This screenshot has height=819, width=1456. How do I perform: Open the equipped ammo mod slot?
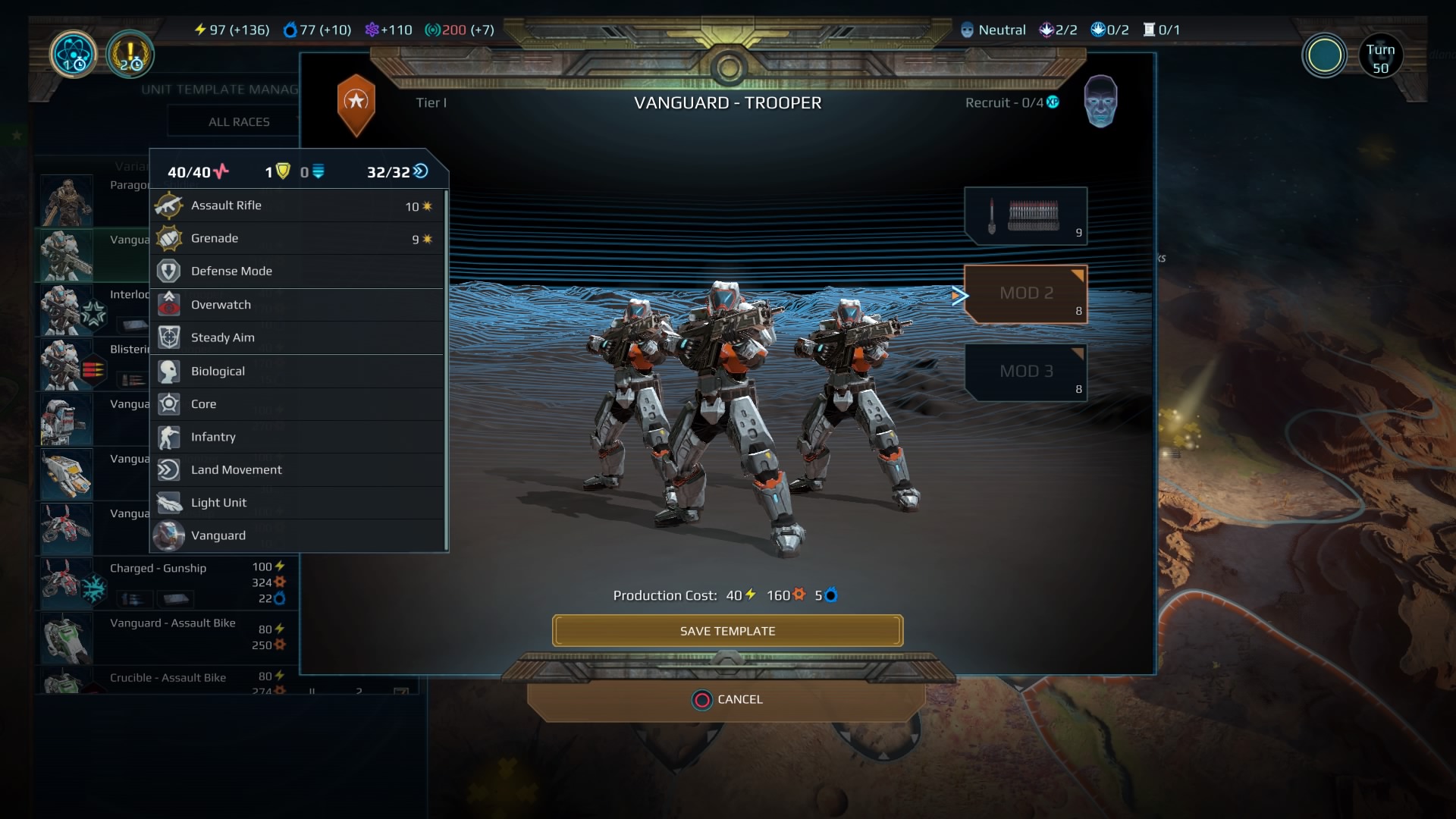(x=1025, y=216)
